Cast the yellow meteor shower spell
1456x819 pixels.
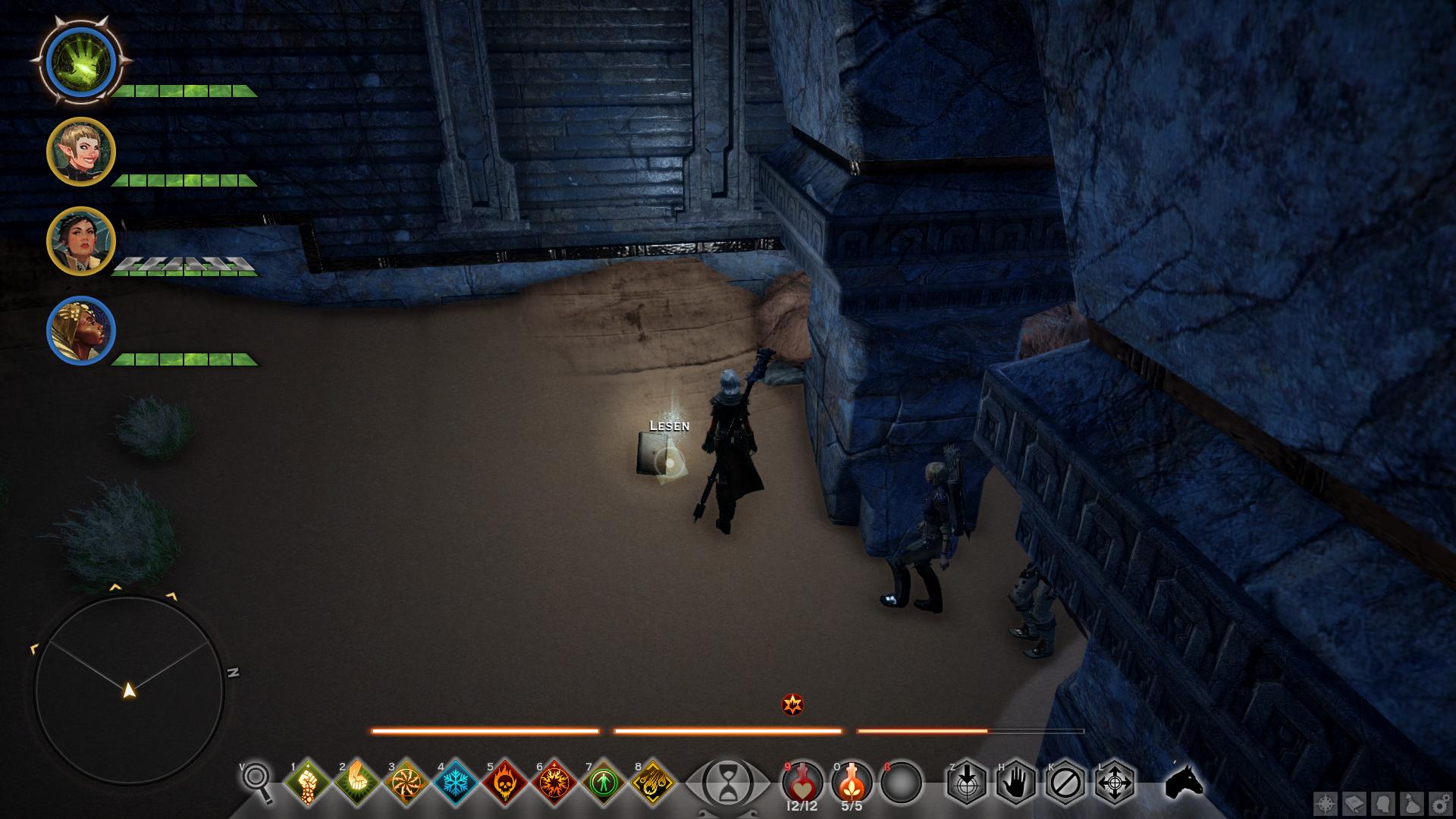click(x=653, y=782)
